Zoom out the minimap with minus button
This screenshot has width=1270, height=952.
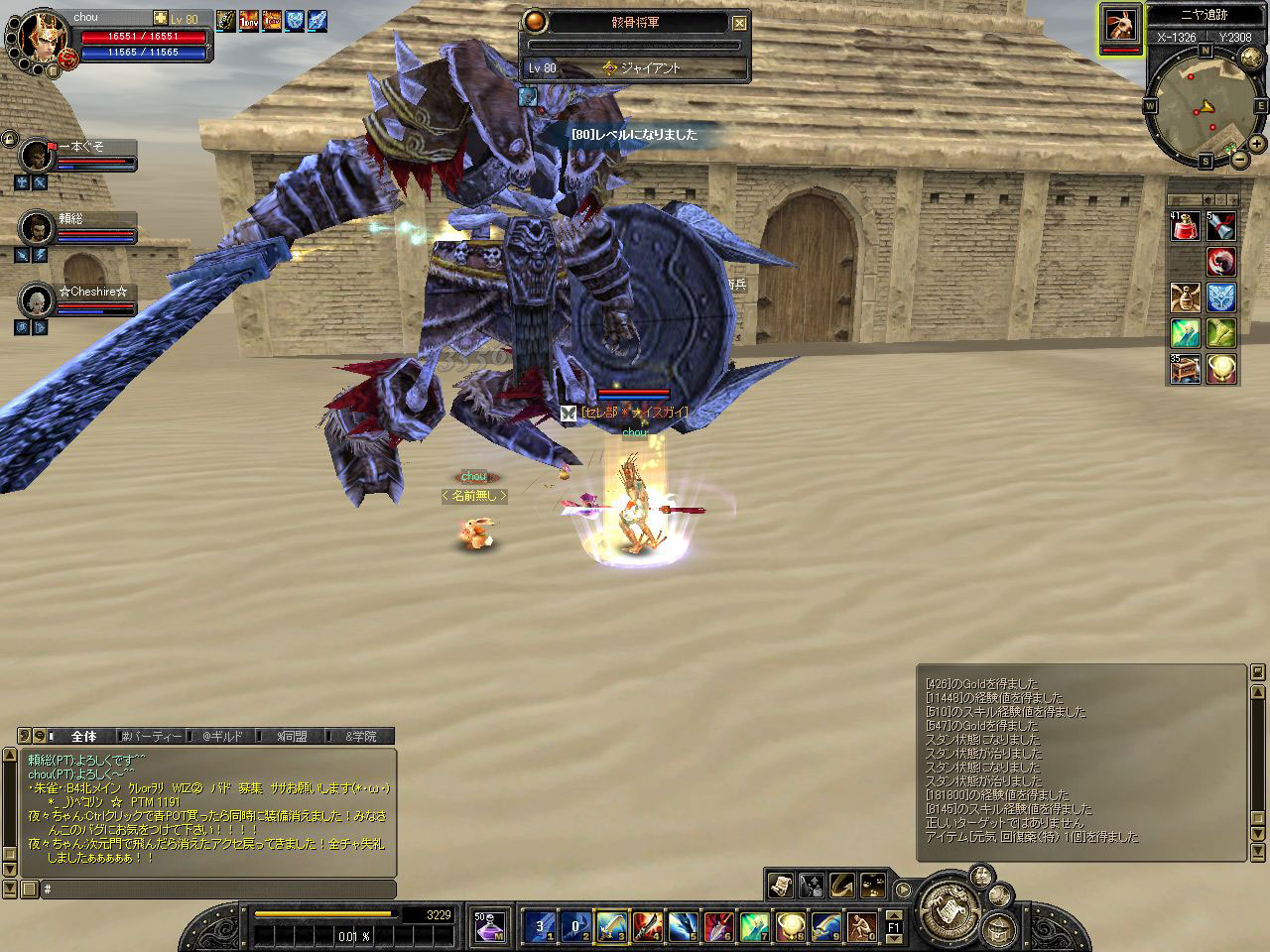(x=1240, y=159)
